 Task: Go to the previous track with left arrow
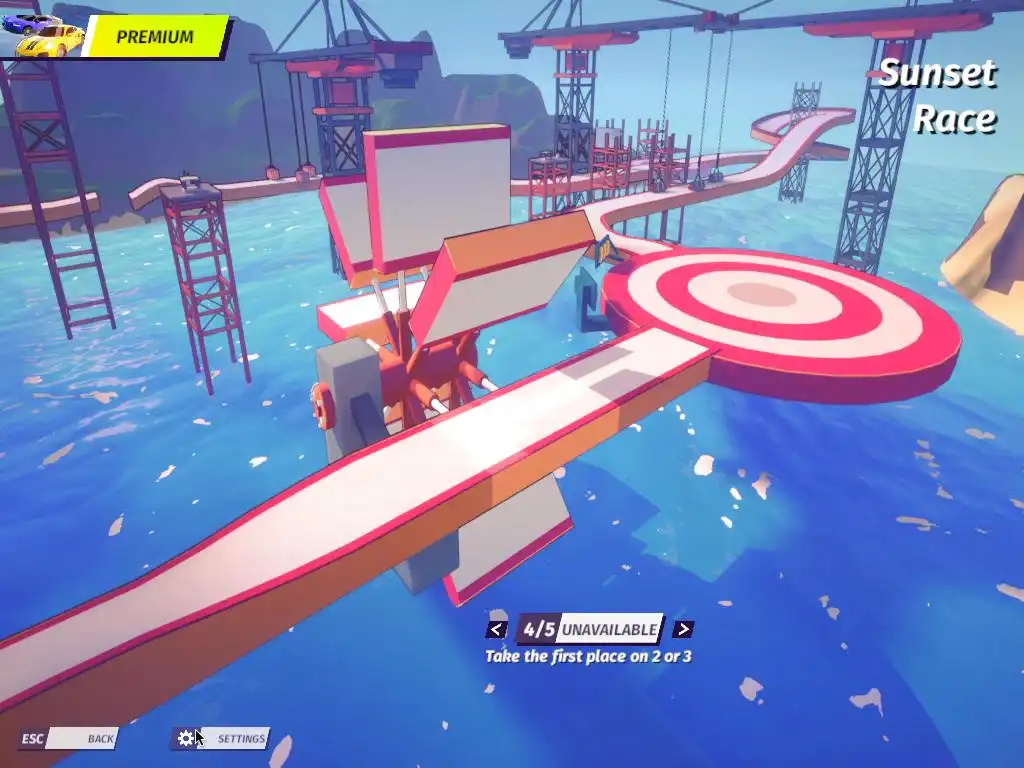496,629
